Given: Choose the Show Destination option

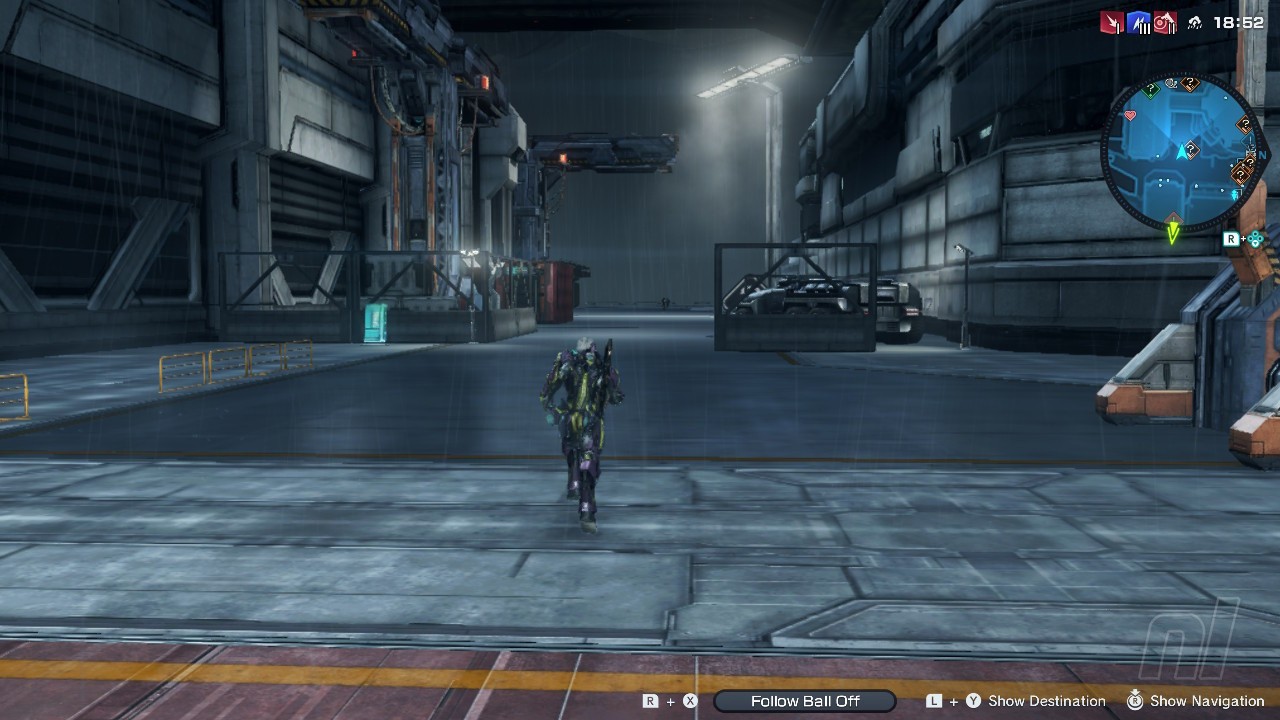Looking at the screenshot, I should pyautogui.click(x=1046, y=701).
